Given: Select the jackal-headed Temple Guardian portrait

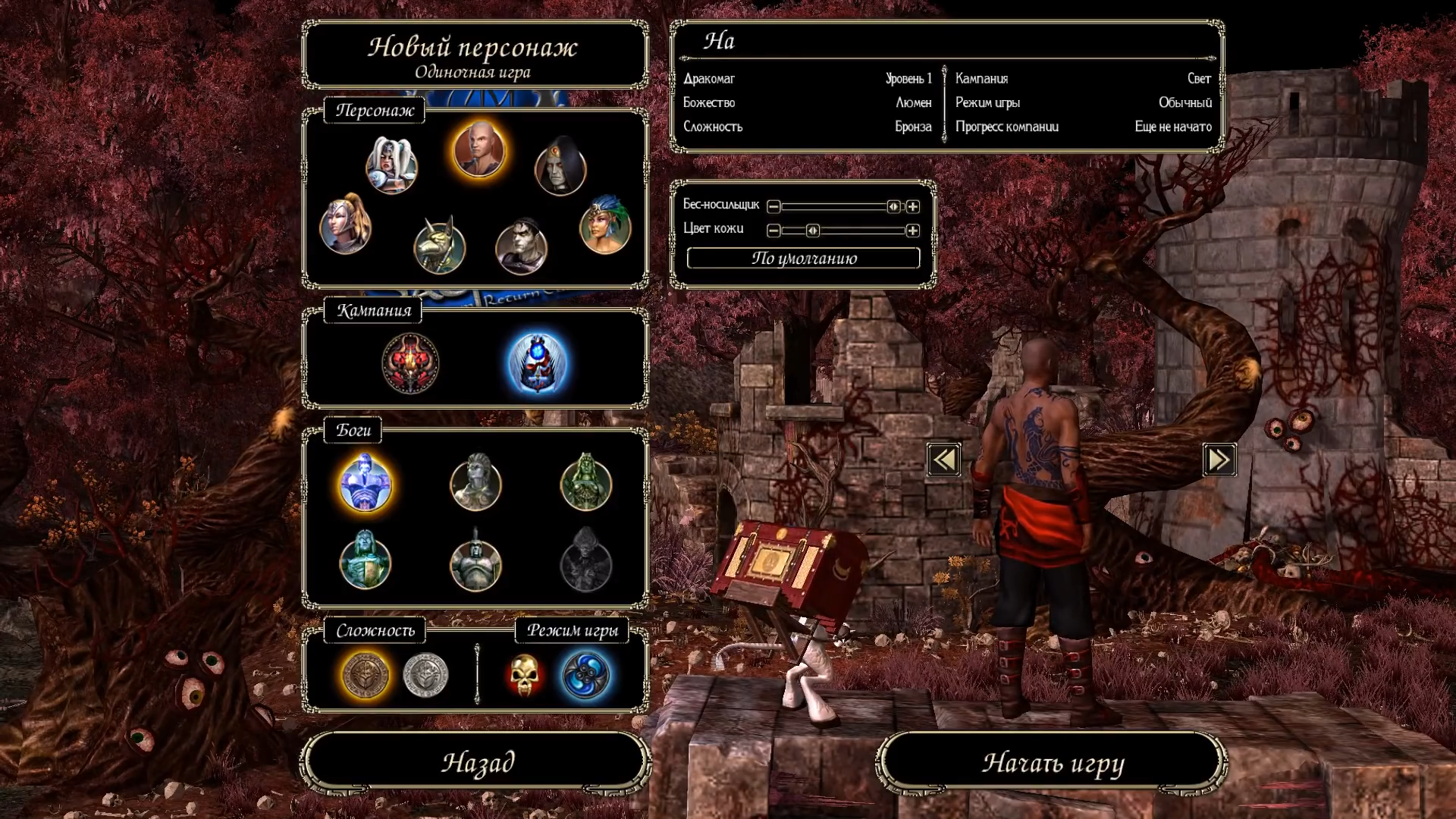Looking at the screenshot, I should coord(440,246).
